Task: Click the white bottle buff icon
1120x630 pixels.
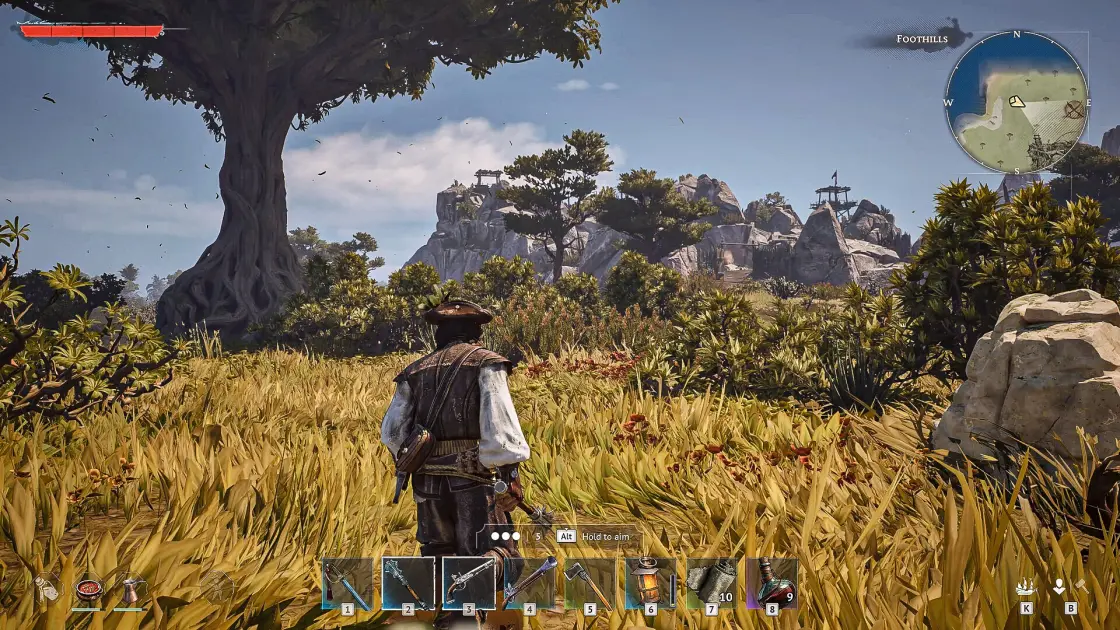Action: (46, 589)
